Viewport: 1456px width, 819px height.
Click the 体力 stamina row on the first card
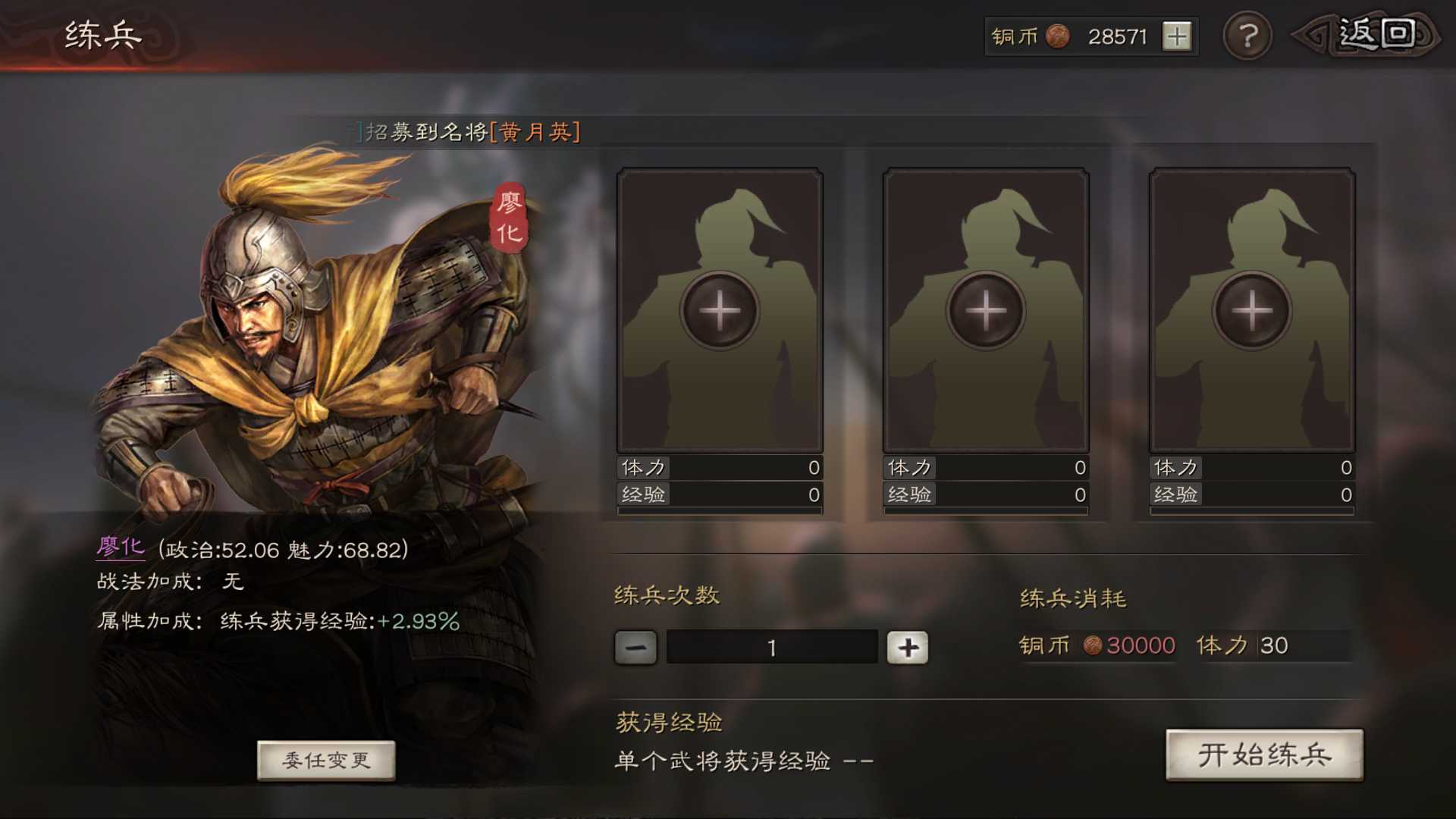720,468
